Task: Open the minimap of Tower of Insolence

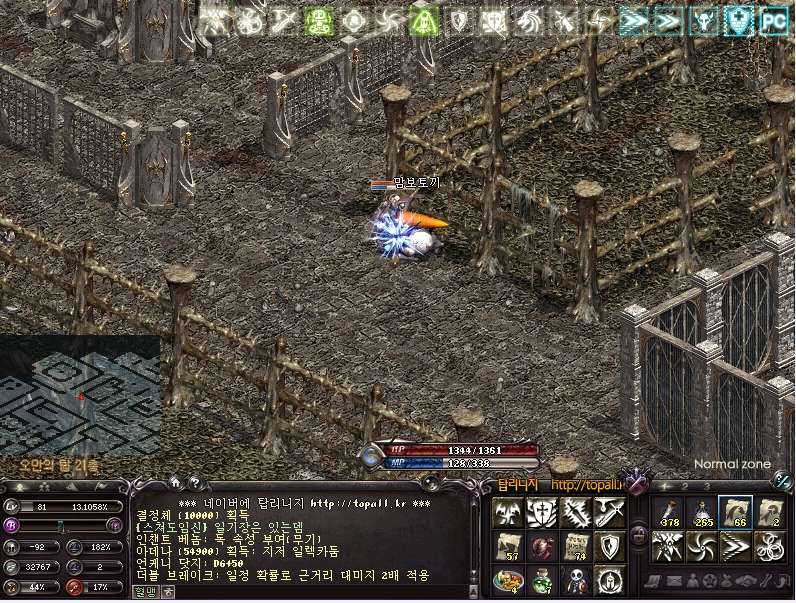Action: (x=79, y=396)
